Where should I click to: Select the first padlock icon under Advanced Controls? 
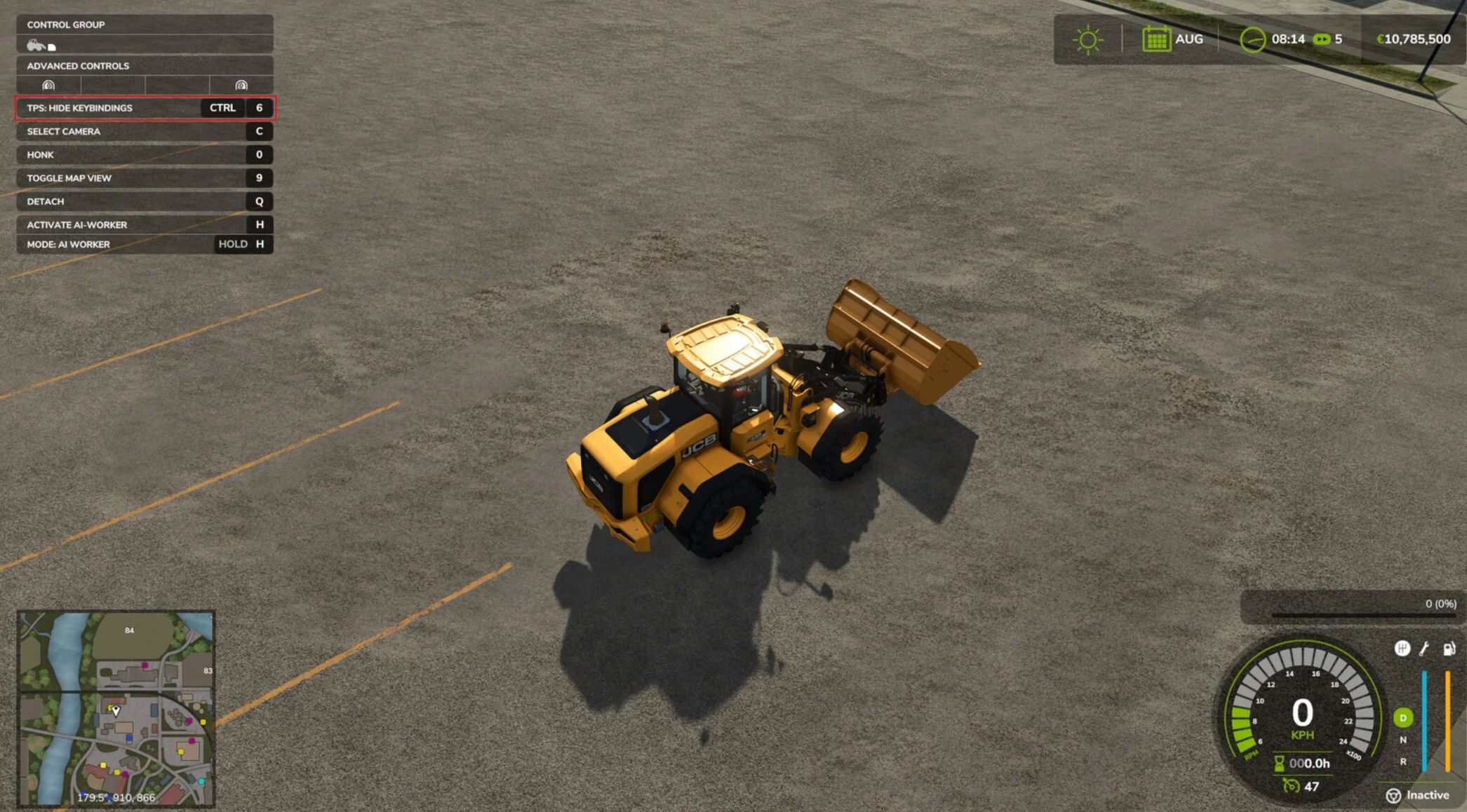click(x=47, y=86)
